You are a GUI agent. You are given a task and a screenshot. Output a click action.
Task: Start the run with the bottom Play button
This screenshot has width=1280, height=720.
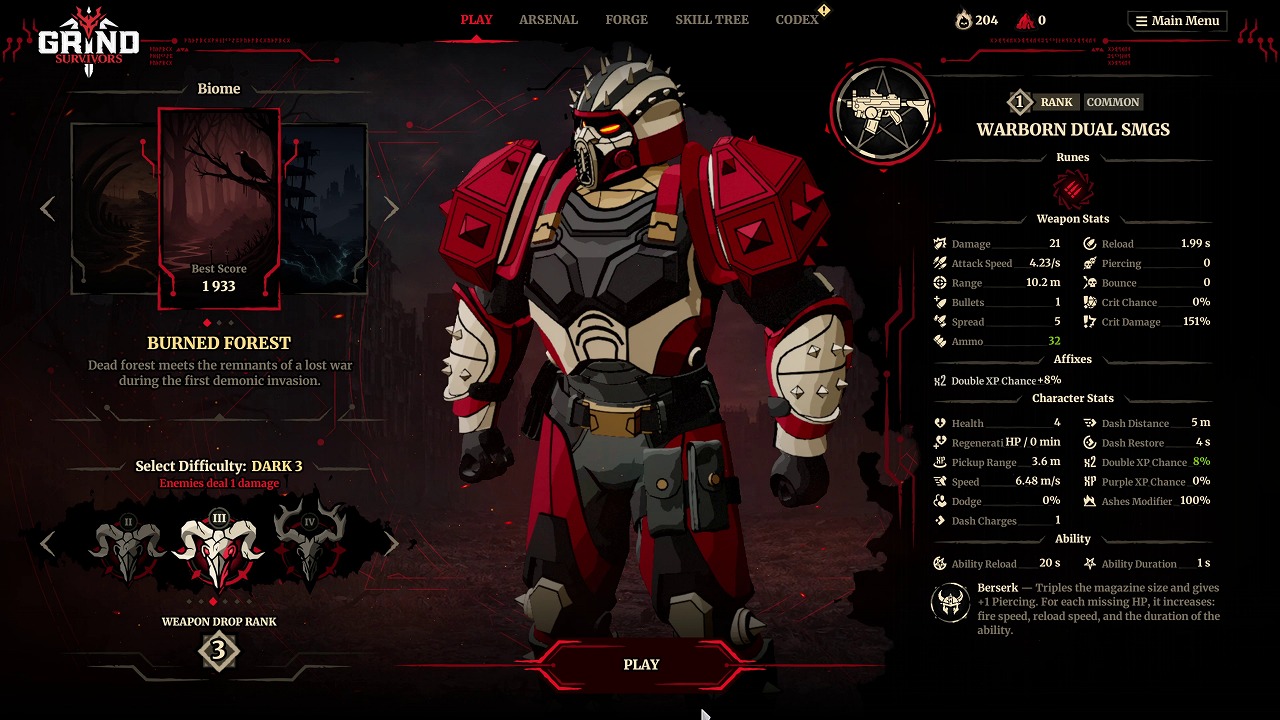tap(641, 665)
